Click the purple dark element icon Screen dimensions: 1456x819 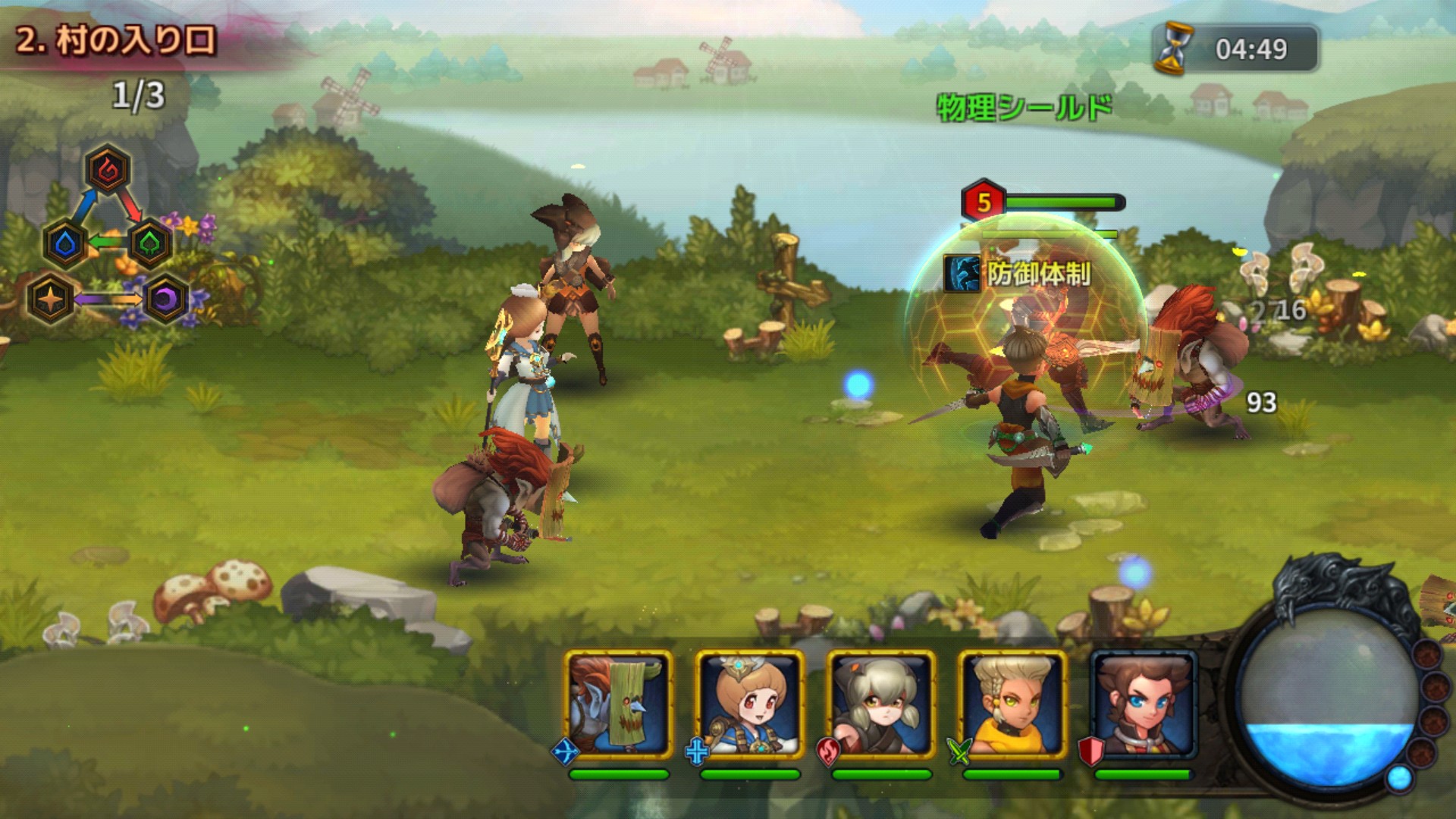coord(166,299)
